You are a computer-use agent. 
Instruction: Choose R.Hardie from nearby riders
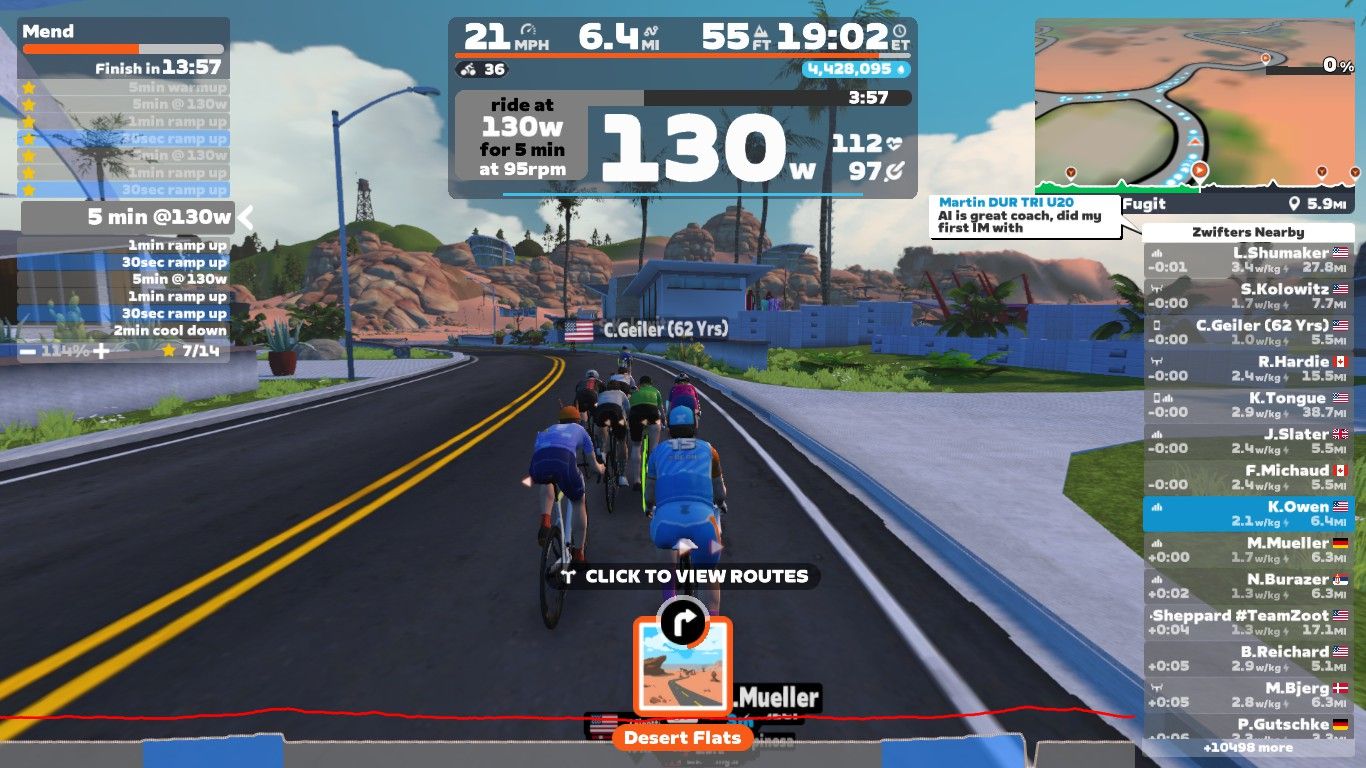(1248, 369)
